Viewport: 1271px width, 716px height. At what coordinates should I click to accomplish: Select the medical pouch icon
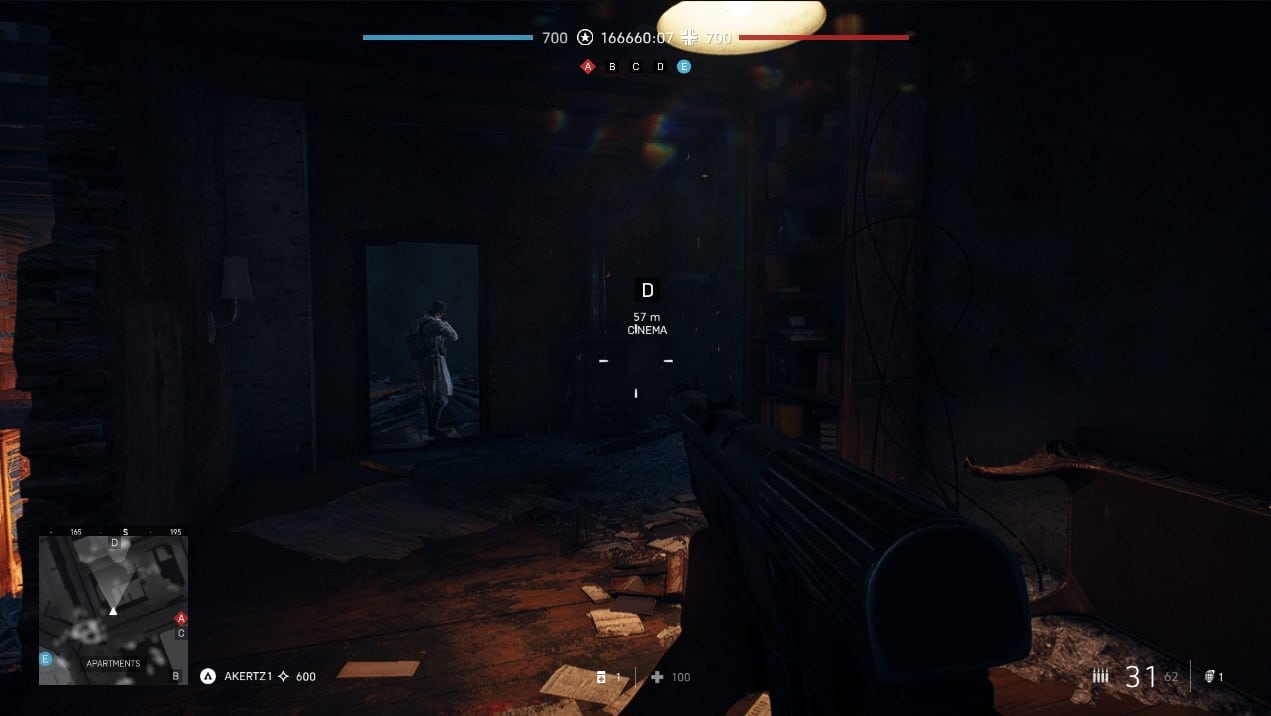(601, 677)
